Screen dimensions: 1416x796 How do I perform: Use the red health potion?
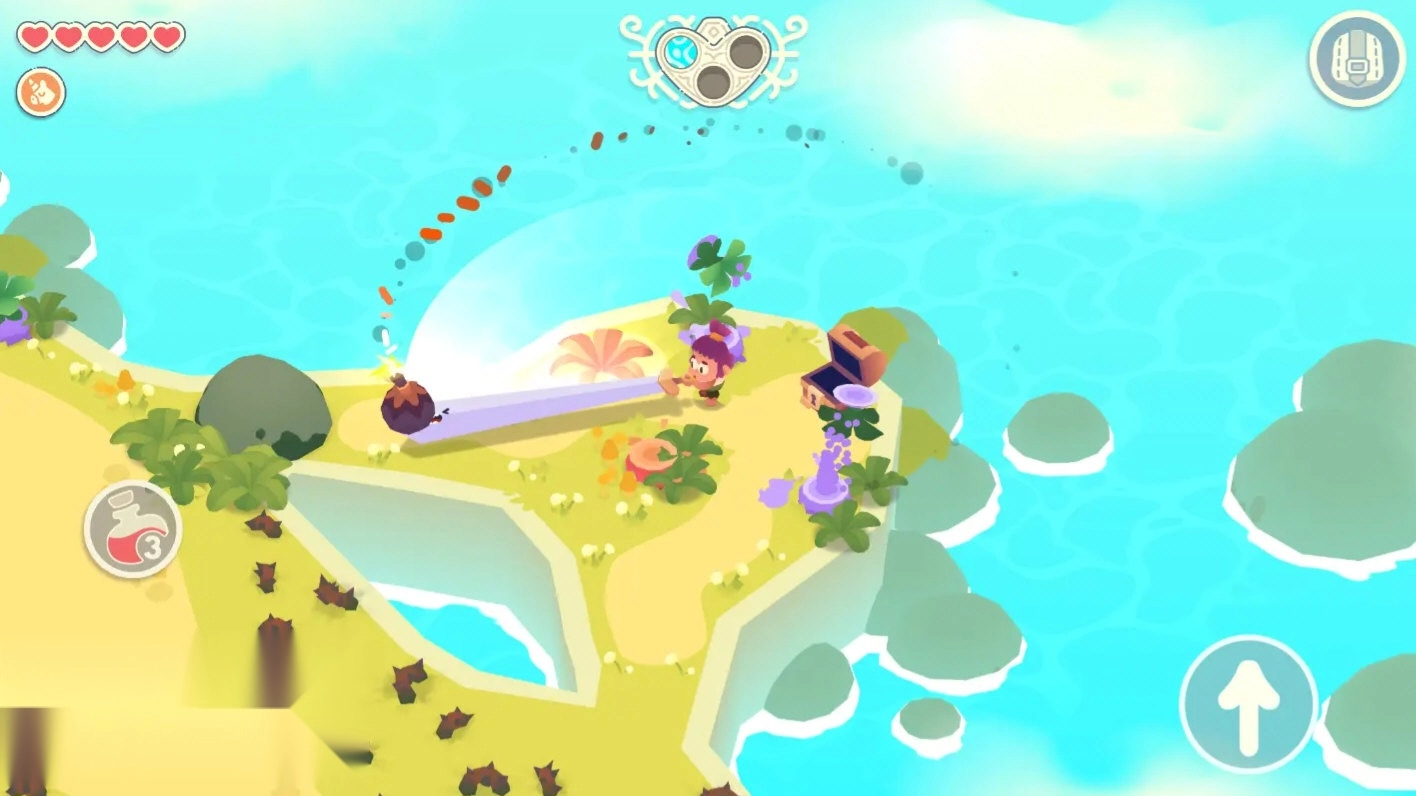tap(132, 528)
